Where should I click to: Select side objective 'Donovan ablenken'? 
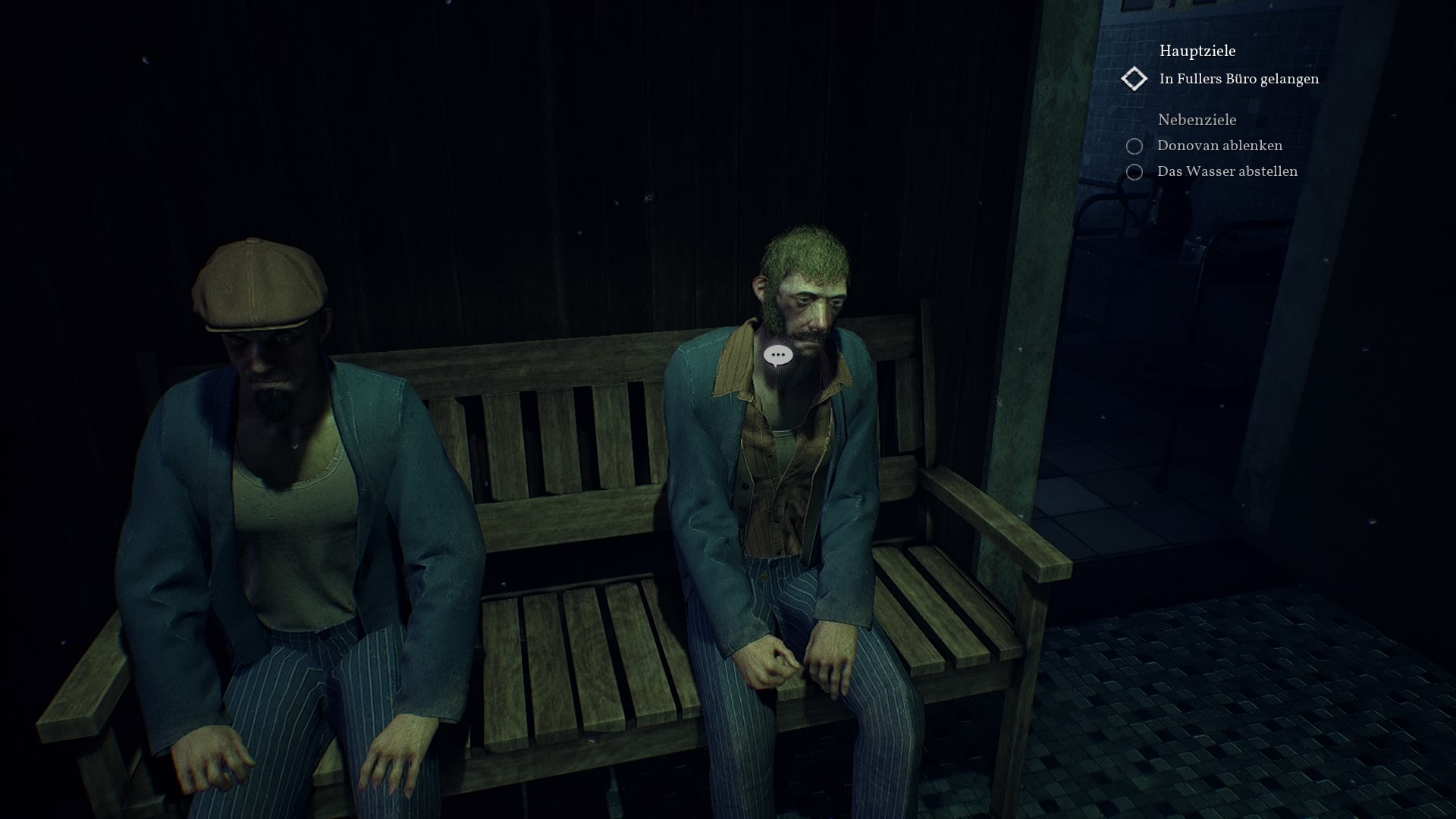(1219, 146)
